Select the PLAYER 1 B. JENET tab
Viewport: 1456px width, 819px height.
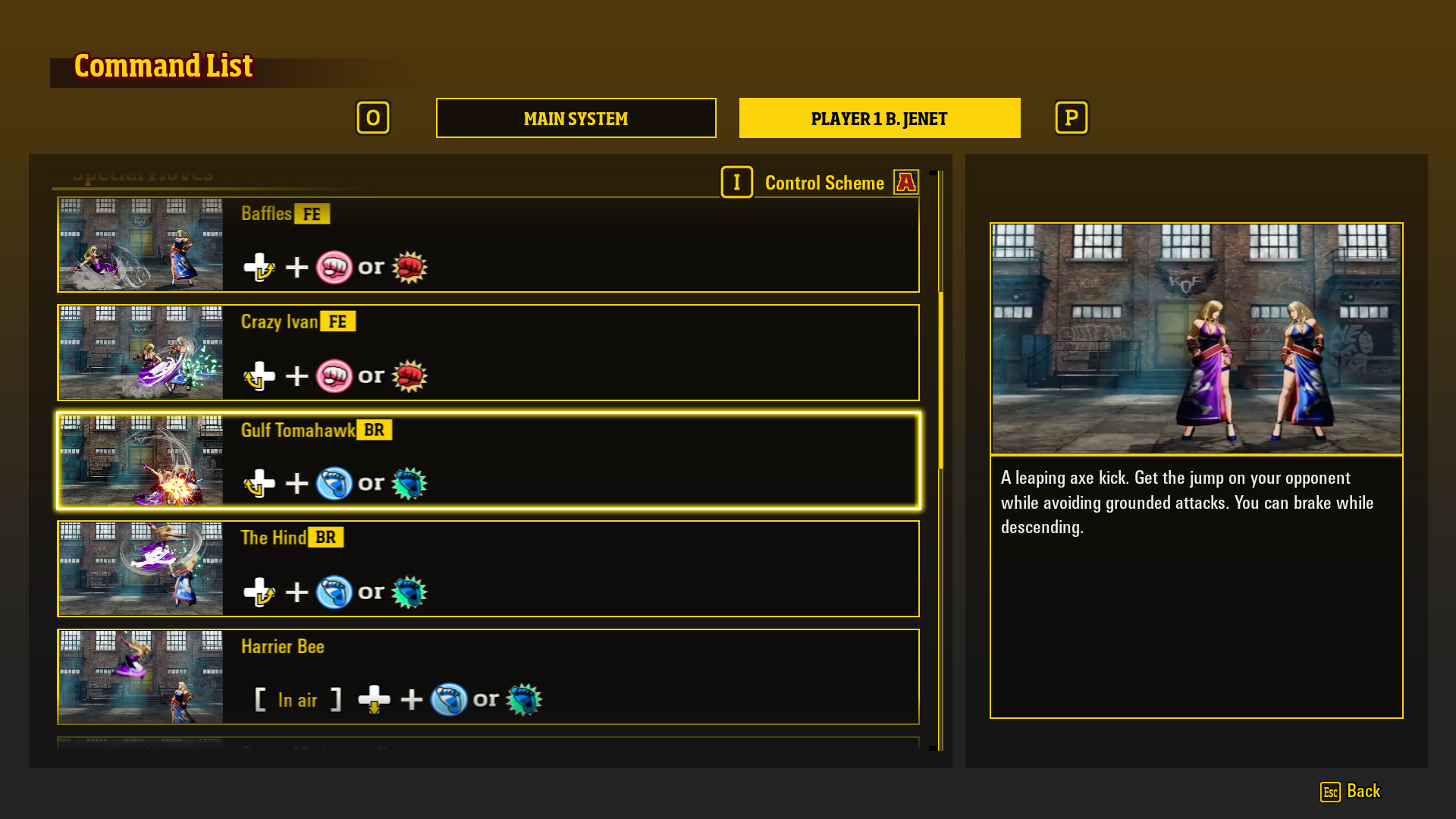point(879,118)
